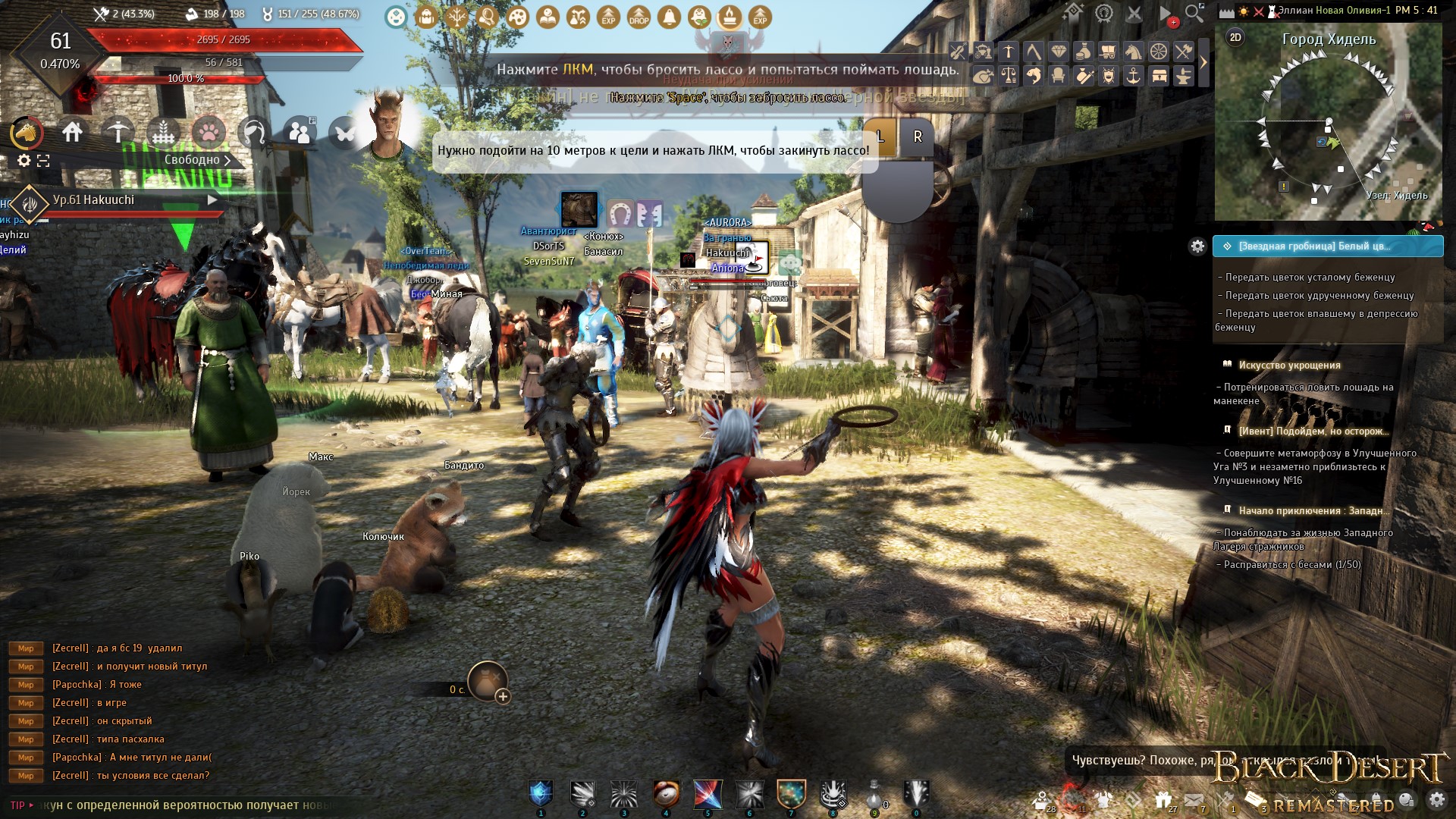Toggle the minimap 2D view button
Viewport: 1456px width, 819px height.
(1235, 37)
